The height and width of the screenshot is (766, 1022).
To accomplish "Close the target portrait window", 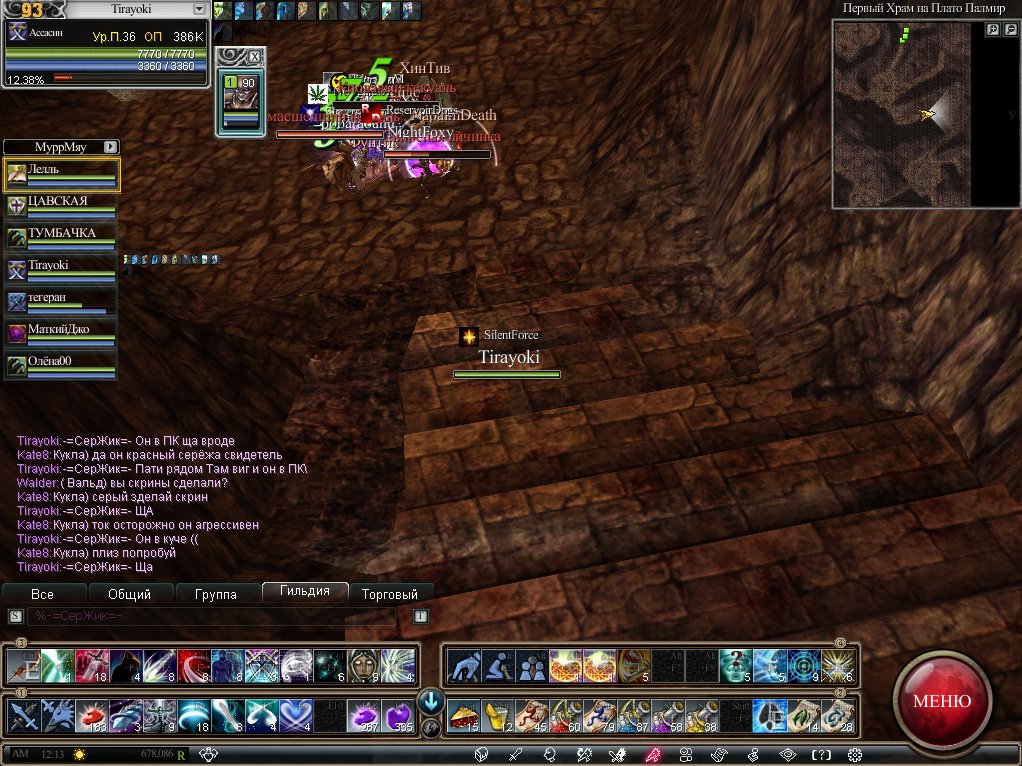I will pyautogui.click(x=254, y=56).
